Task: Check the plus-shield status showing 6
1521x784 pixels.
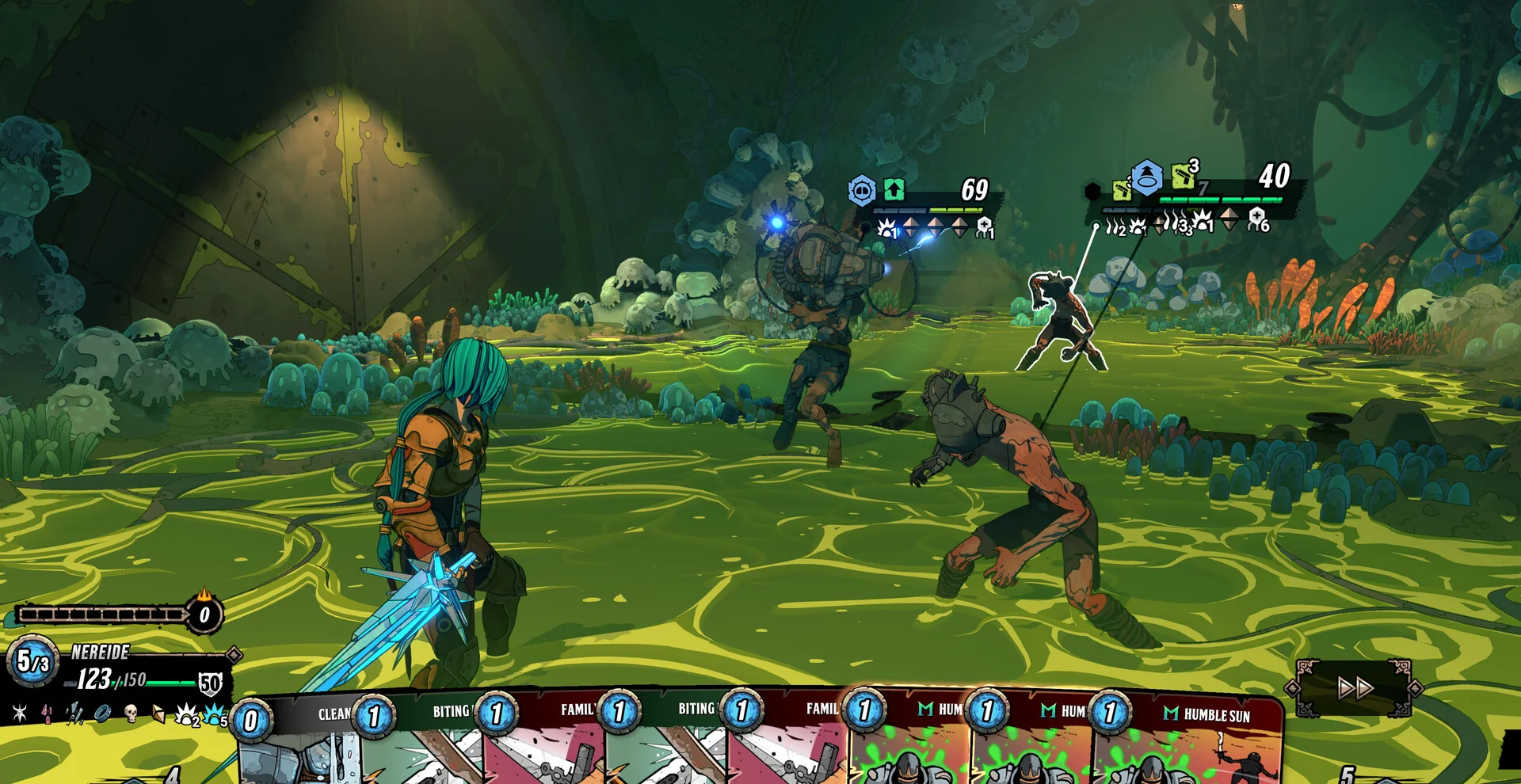Action: coord(1258,219)
